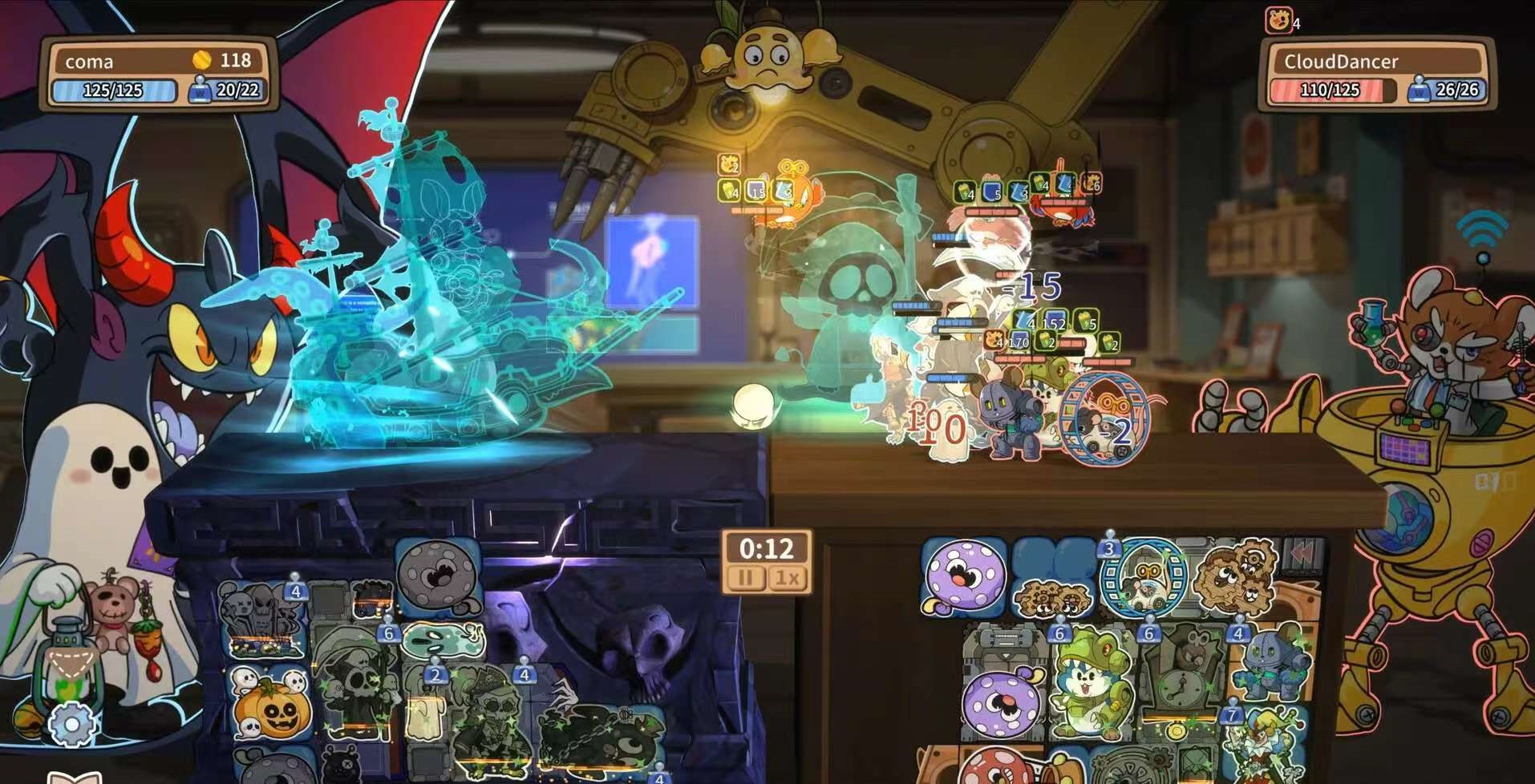Toggle the 1x battle speed button
This screenshot has height=784, width=1535.
(x=787, y=578)
